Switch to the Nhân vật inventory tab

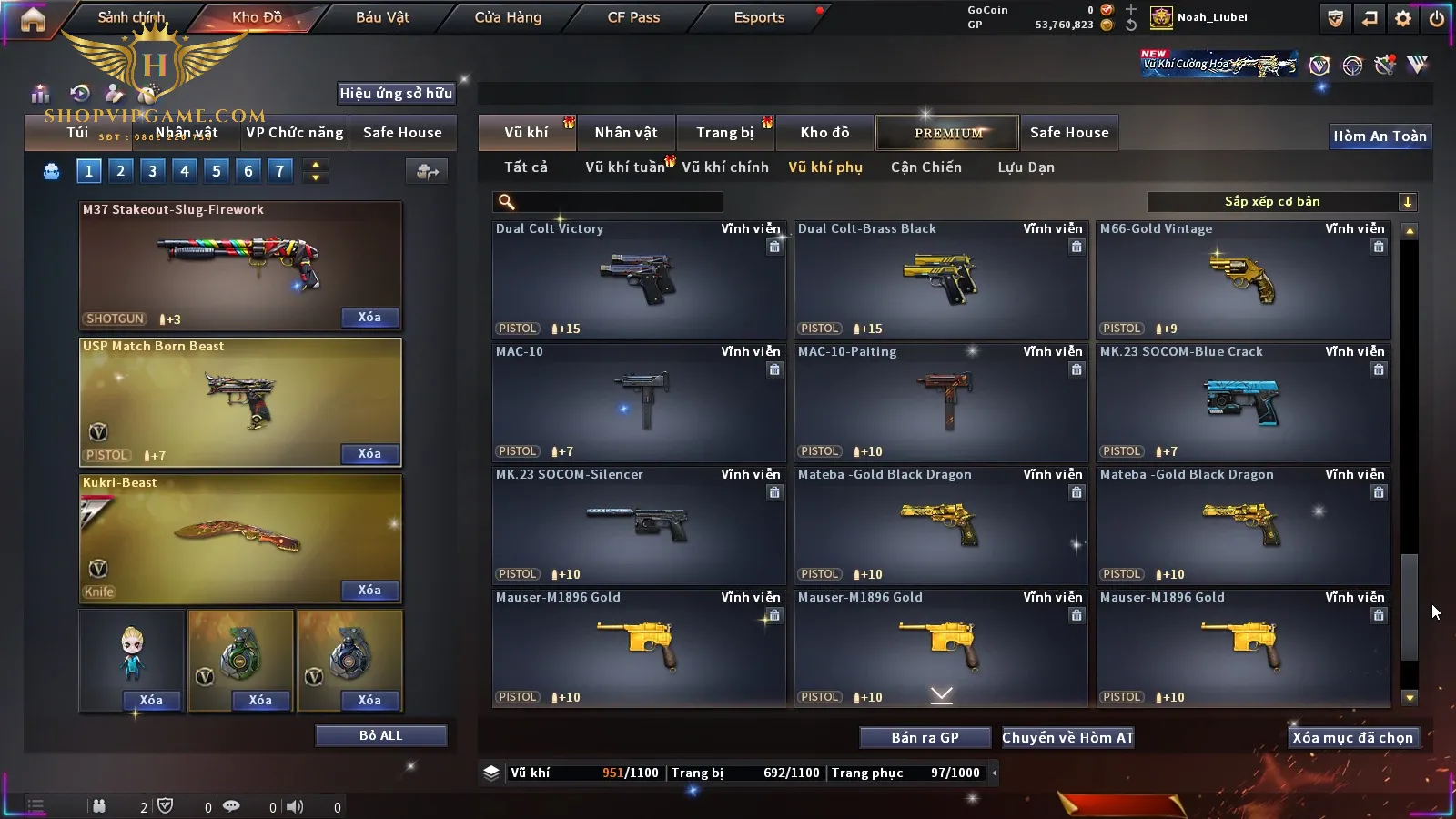(625, 133)
